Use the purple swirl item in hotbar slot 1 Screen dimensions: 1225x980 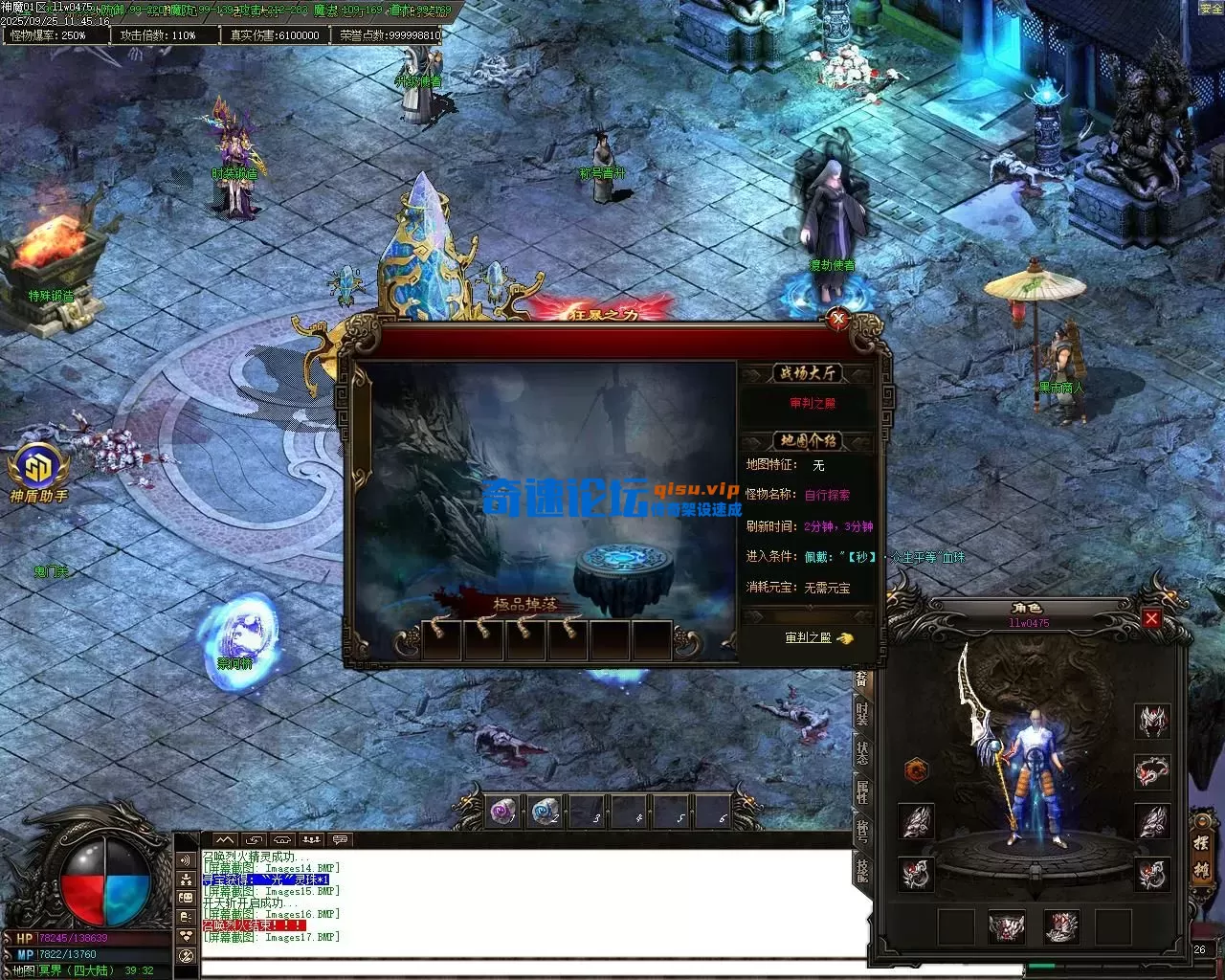click(x=503, y=812)
